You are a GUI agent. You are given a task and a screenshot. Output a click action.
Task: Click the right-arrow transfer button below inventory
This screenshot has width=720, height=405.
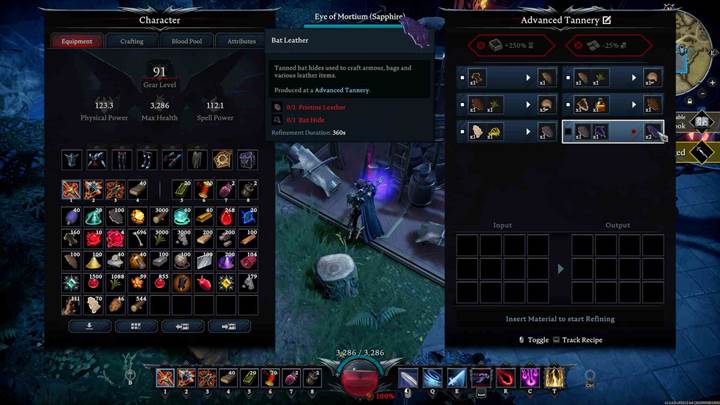pyautogui.click(x=231, y=326)
